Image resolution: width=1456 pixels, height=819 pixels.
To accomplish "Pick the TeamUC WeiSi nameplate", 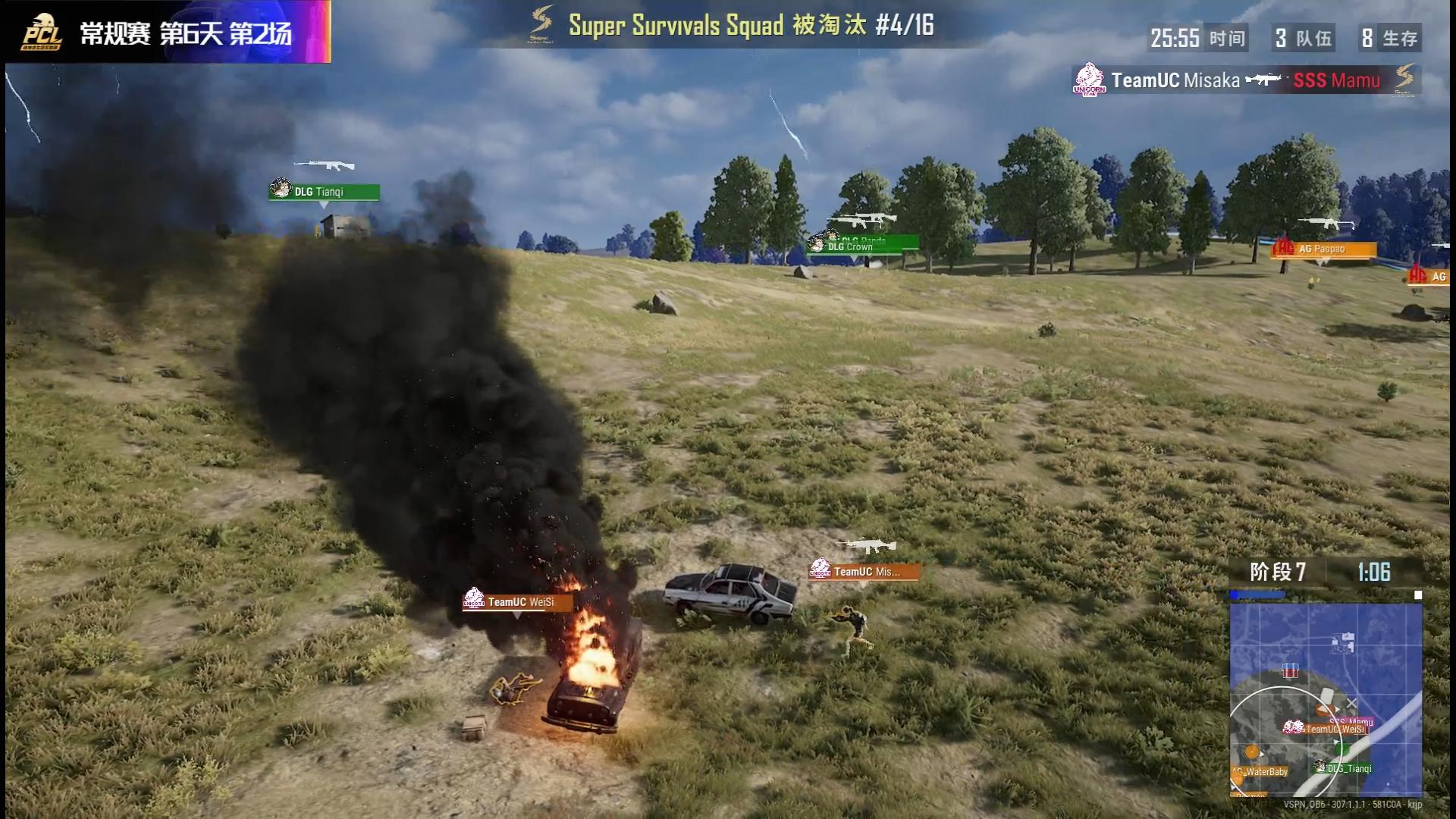I will (x=517, y=602).
